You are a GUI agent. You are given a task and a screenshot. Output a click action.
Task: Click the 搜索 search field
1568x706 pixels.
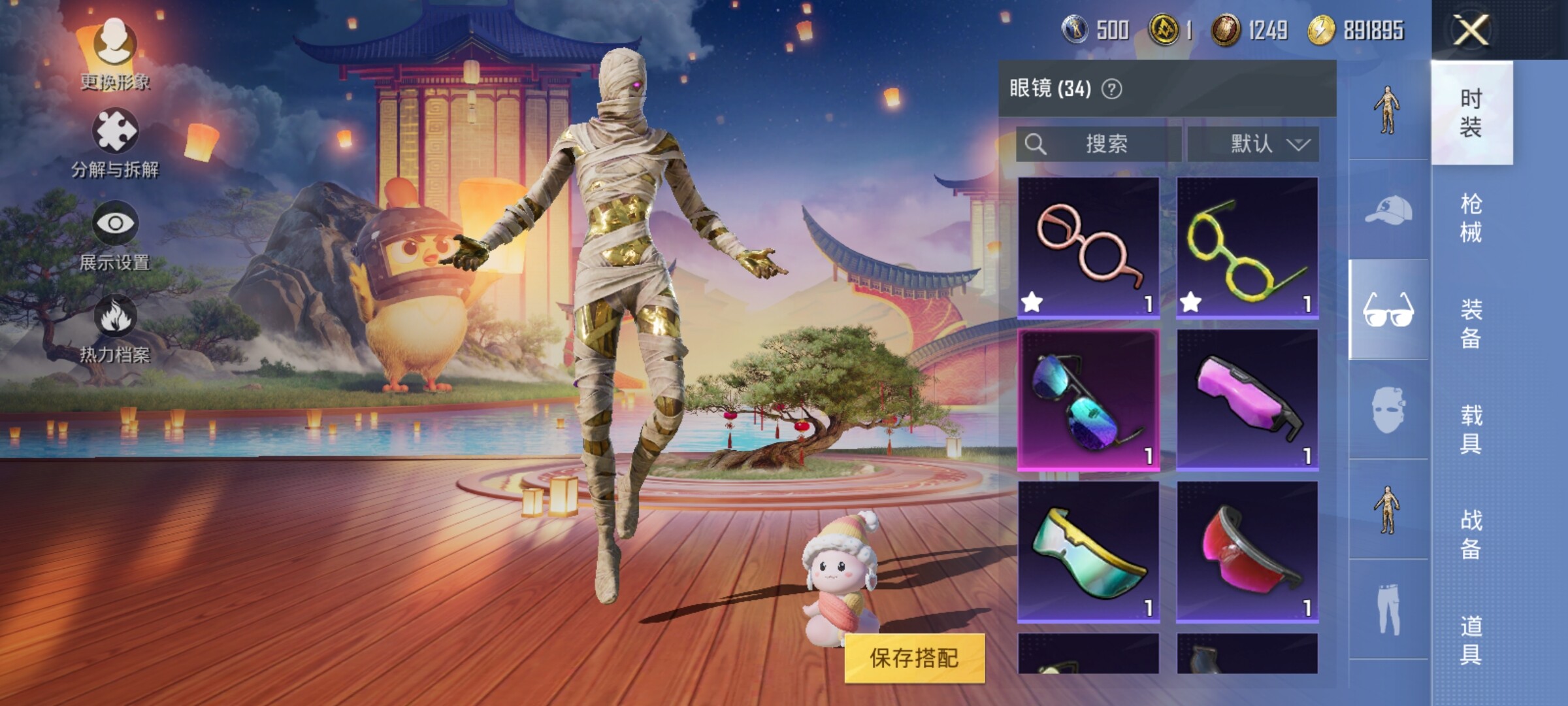[x=1099, y=144]
